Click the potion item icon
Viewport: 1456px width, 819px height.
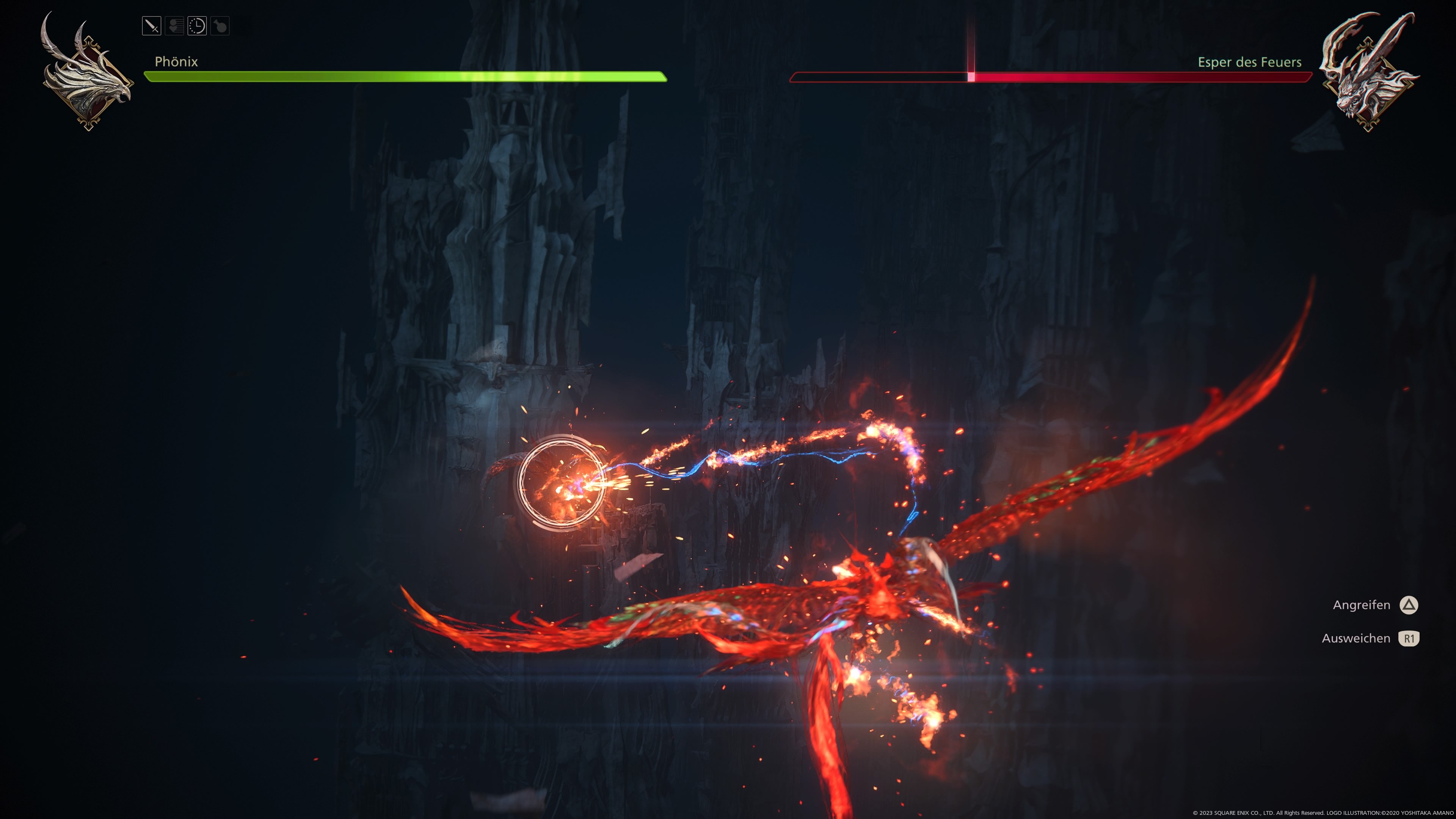click(x=220, y=26)
